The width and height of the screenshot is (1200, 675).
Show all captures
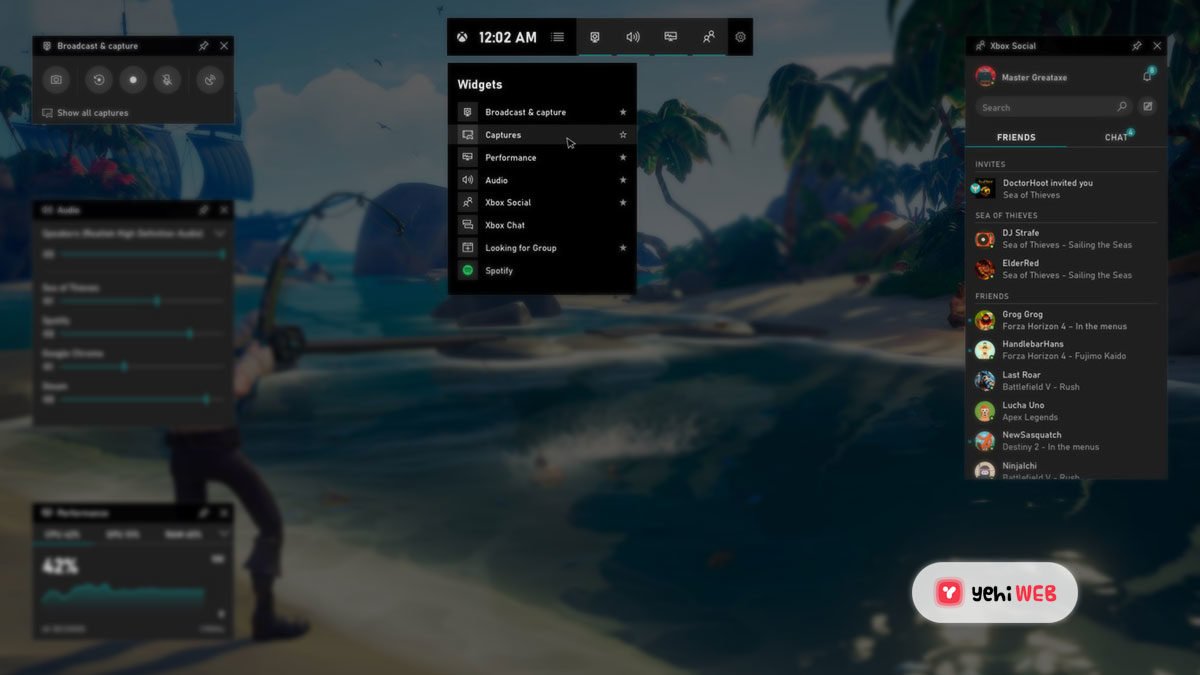point(92,113)
